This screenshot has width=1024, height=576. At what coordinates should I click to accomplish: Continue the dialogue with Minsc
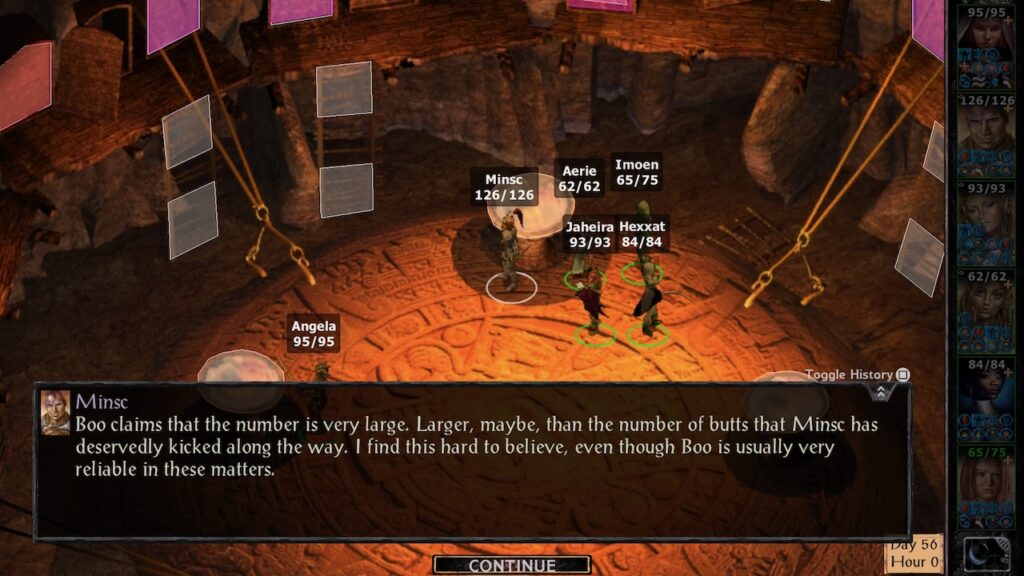tap(511, 565)
